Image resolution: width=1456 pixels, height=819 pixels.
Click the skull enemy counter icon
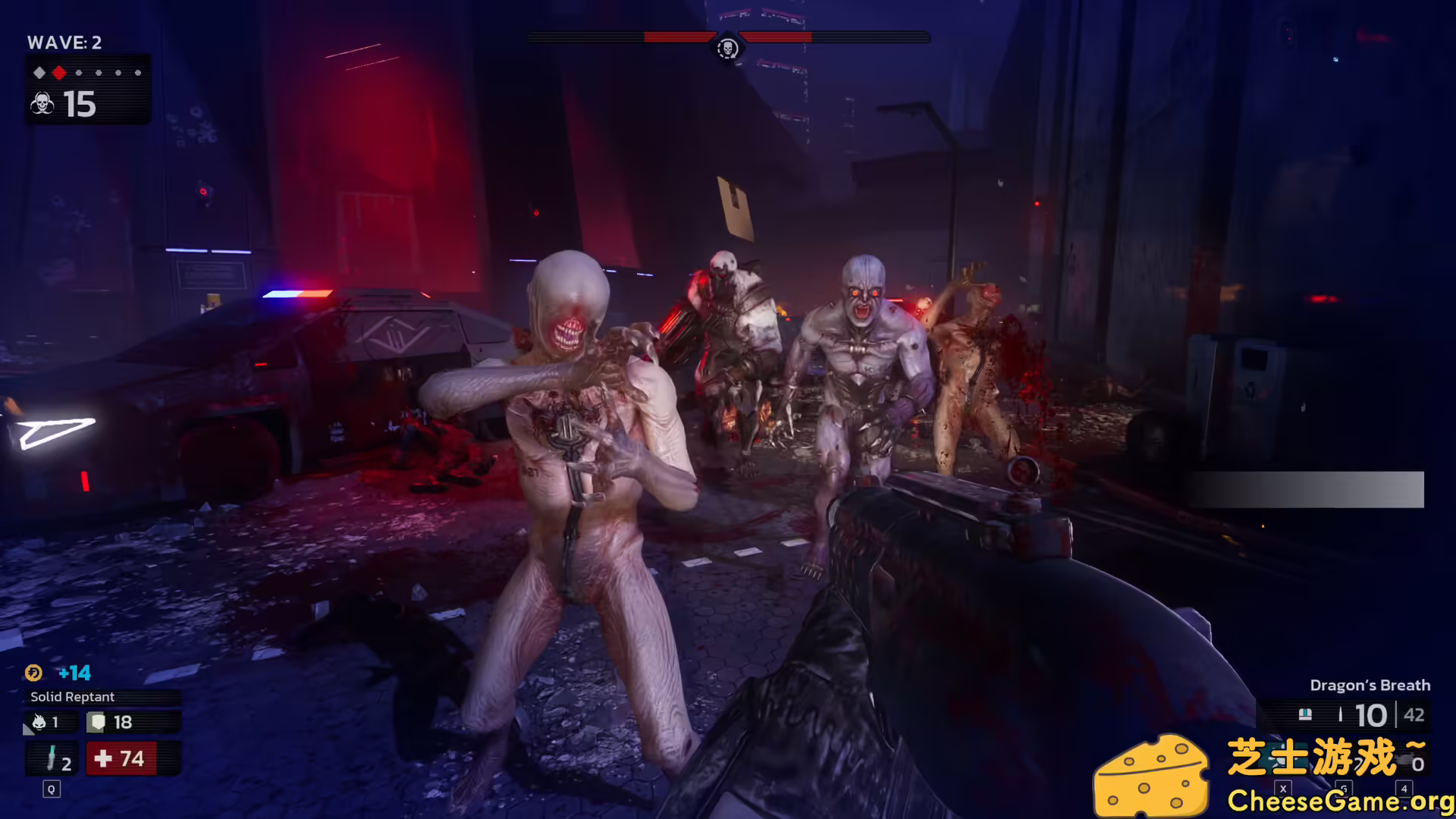pyautogui.click(x=42, y=102)
